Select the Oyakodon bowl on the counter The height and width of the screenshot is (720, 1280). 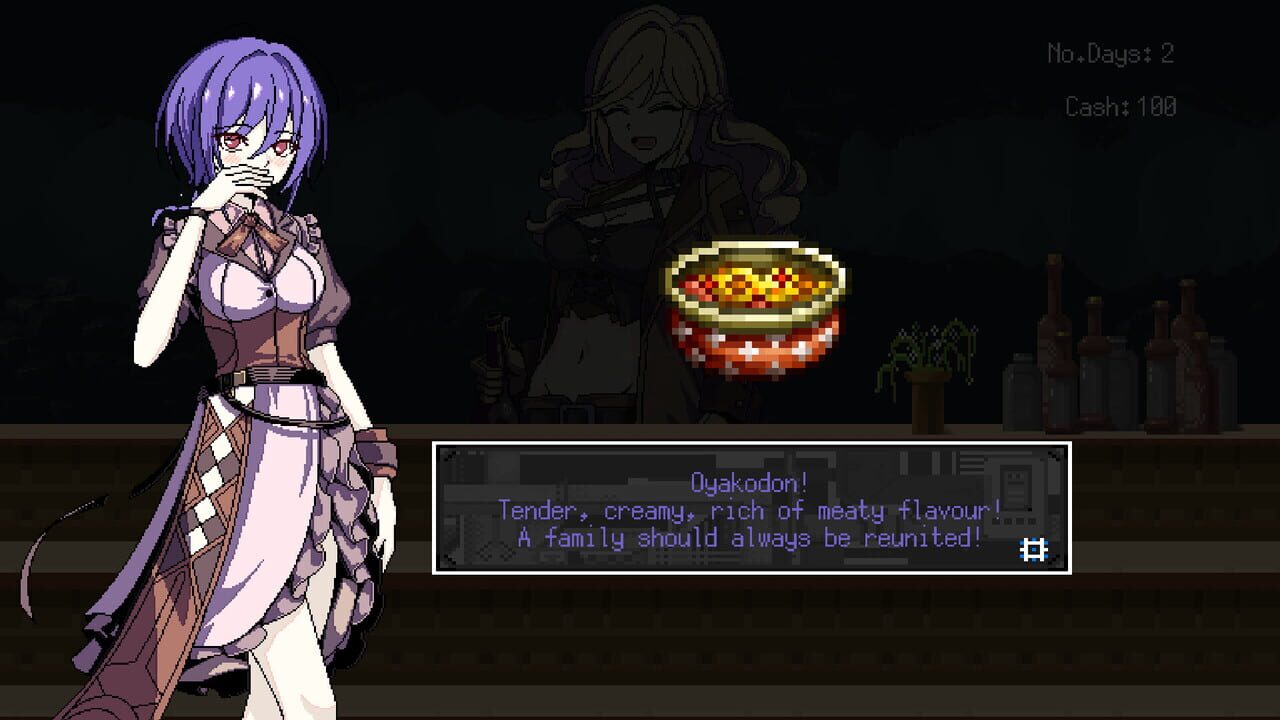pyautogui.click(x=755, y=310)
